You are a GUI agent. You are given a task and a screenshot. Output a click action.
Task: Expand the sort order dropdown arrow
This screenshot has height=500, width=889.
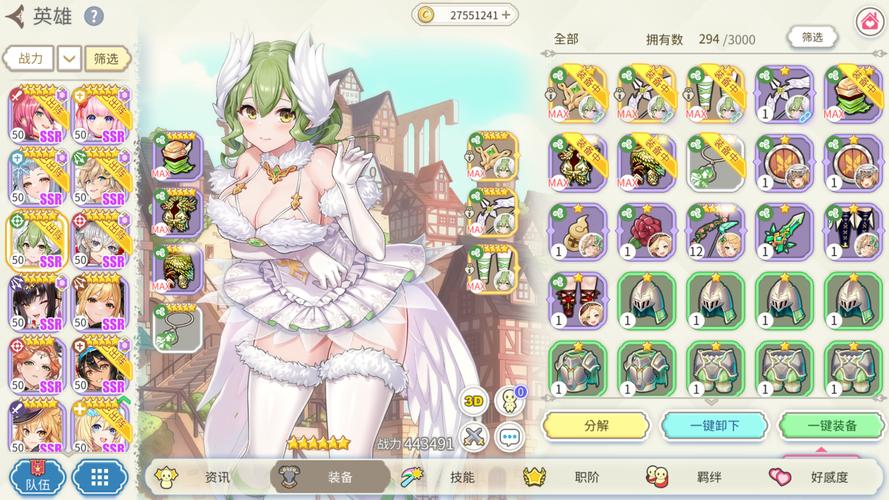point(69,58)
